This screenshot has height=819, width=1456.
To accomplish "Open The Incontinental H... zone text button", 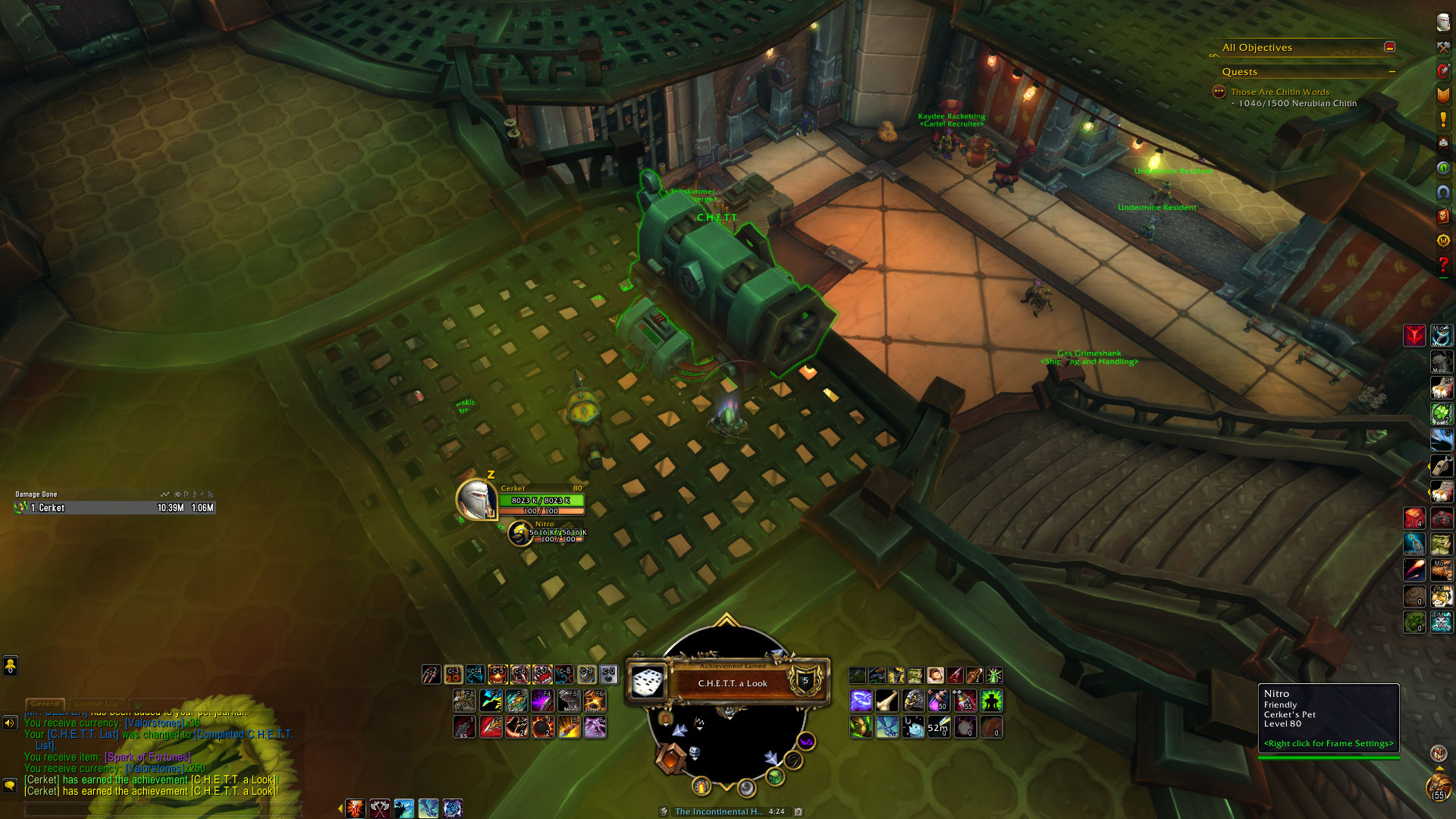I will (x=719, y=811).
